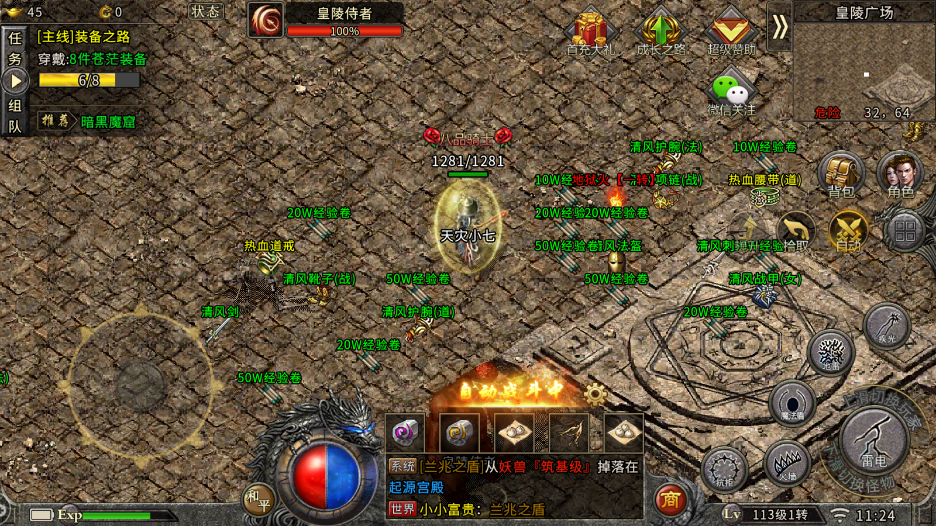Open the four-square grid menu
Screen dimensions: 936x526
coord(904,231)
